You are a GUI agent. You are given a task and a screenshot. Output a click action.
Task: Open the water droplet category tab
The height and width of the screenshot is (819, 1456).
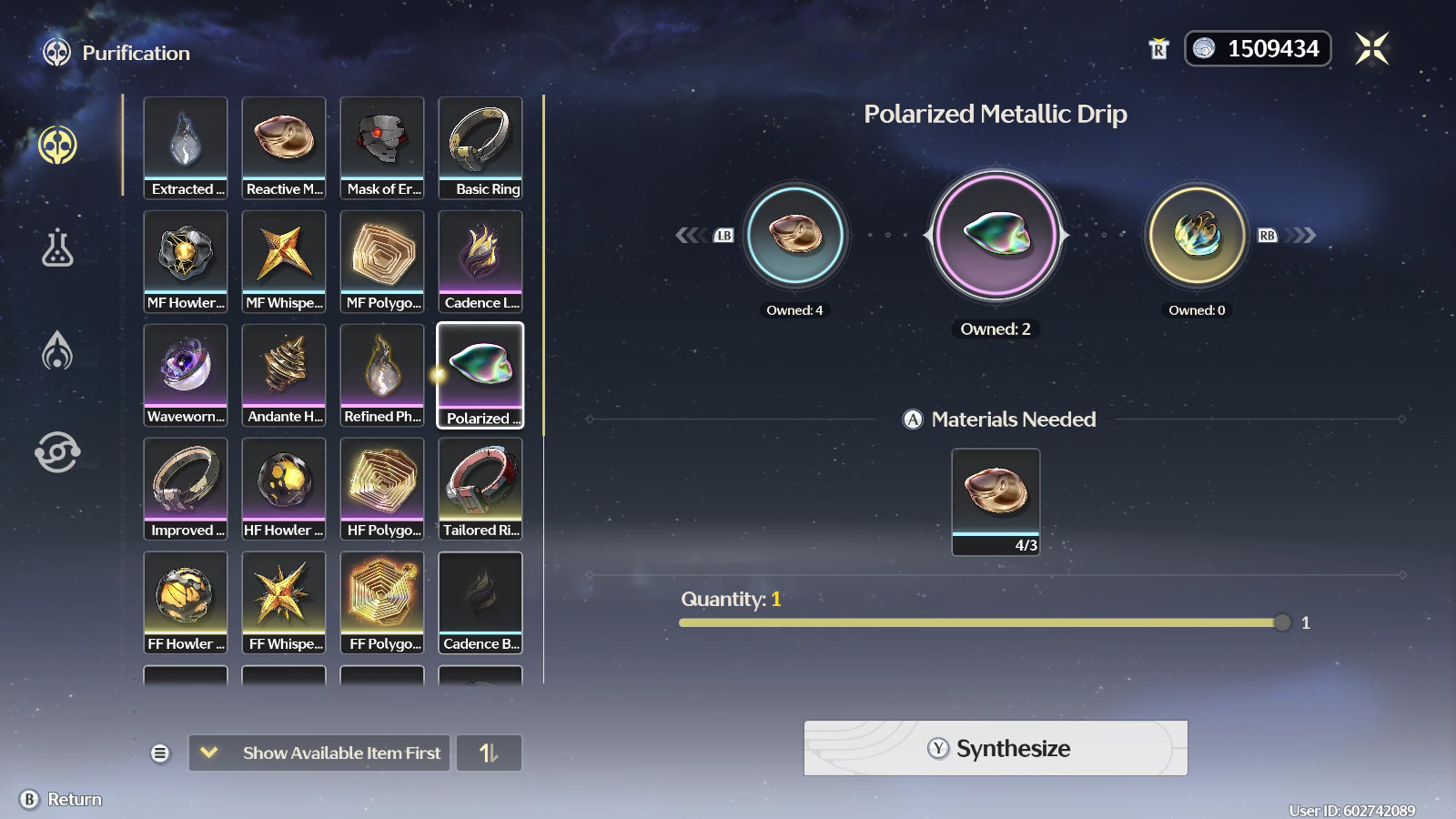click(x=57, y=350)
